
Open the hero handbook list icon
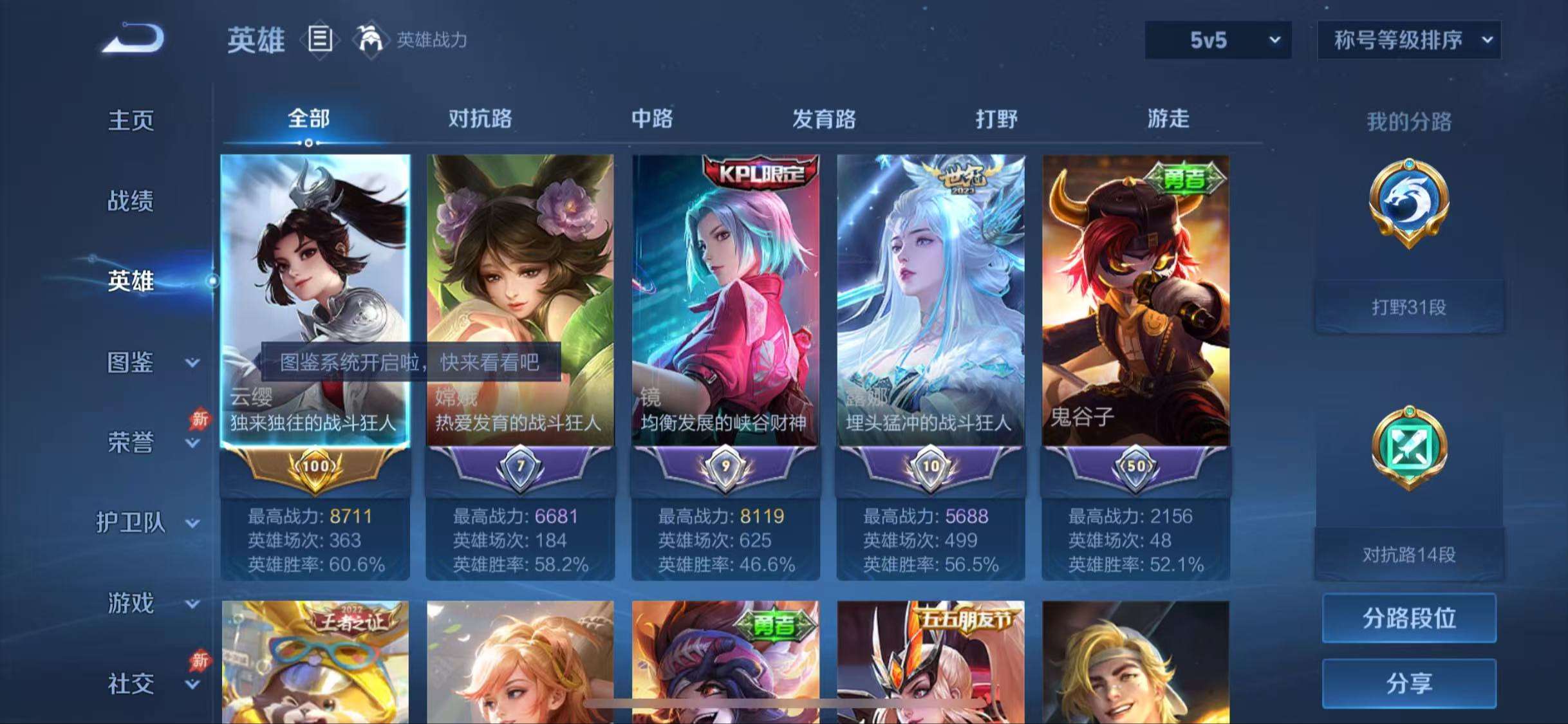pos(320,40)
